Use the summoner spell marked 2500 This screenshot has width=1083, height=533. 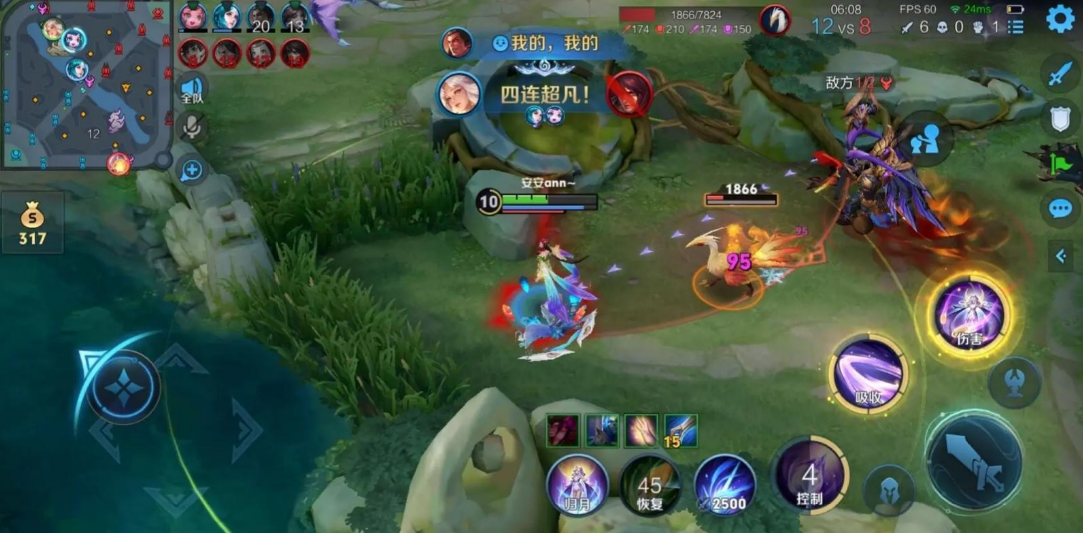click(x=725, y=484)
